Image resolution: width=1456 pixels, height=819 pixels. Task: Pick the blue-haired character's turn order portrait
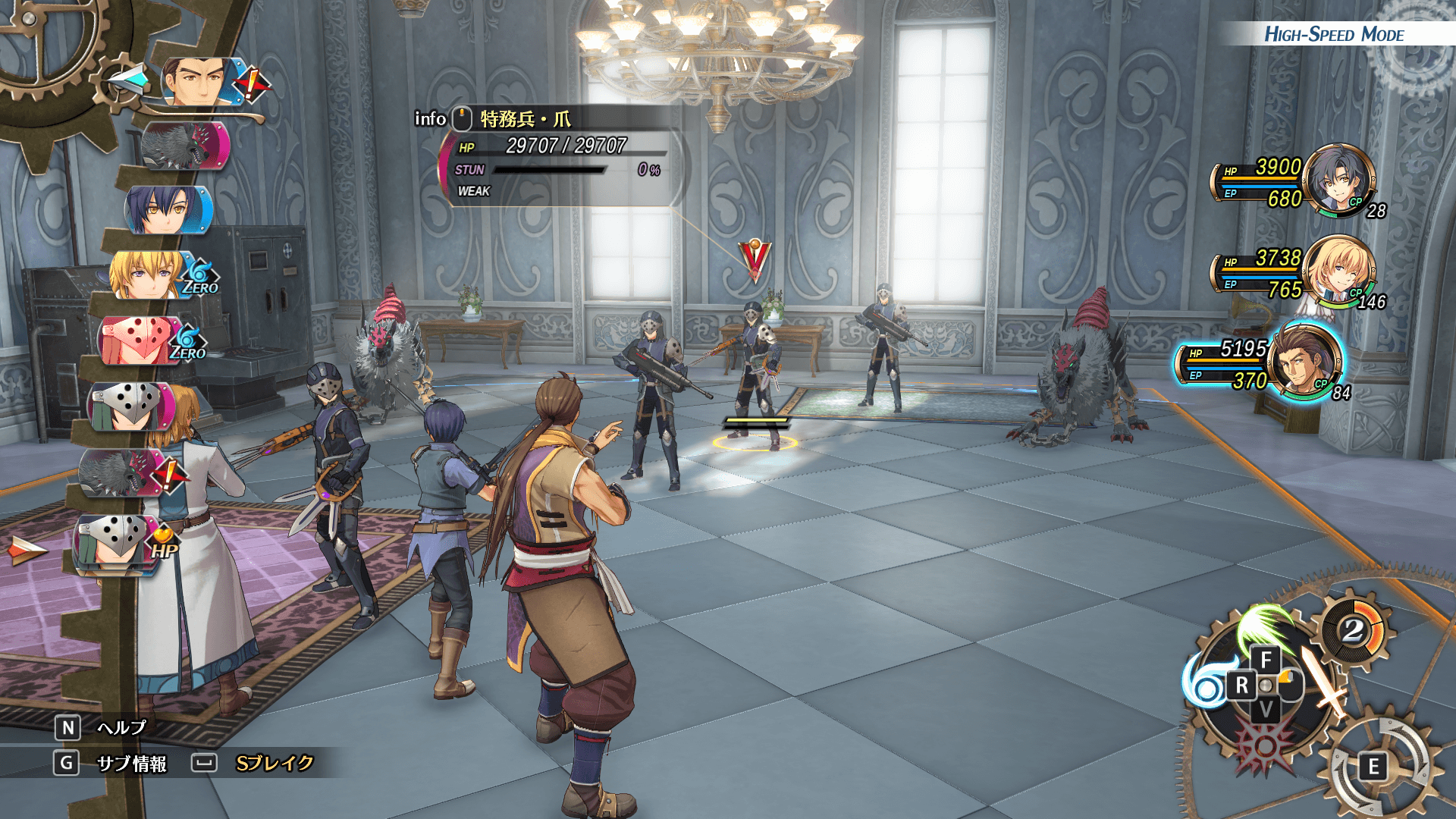[165, 209]
